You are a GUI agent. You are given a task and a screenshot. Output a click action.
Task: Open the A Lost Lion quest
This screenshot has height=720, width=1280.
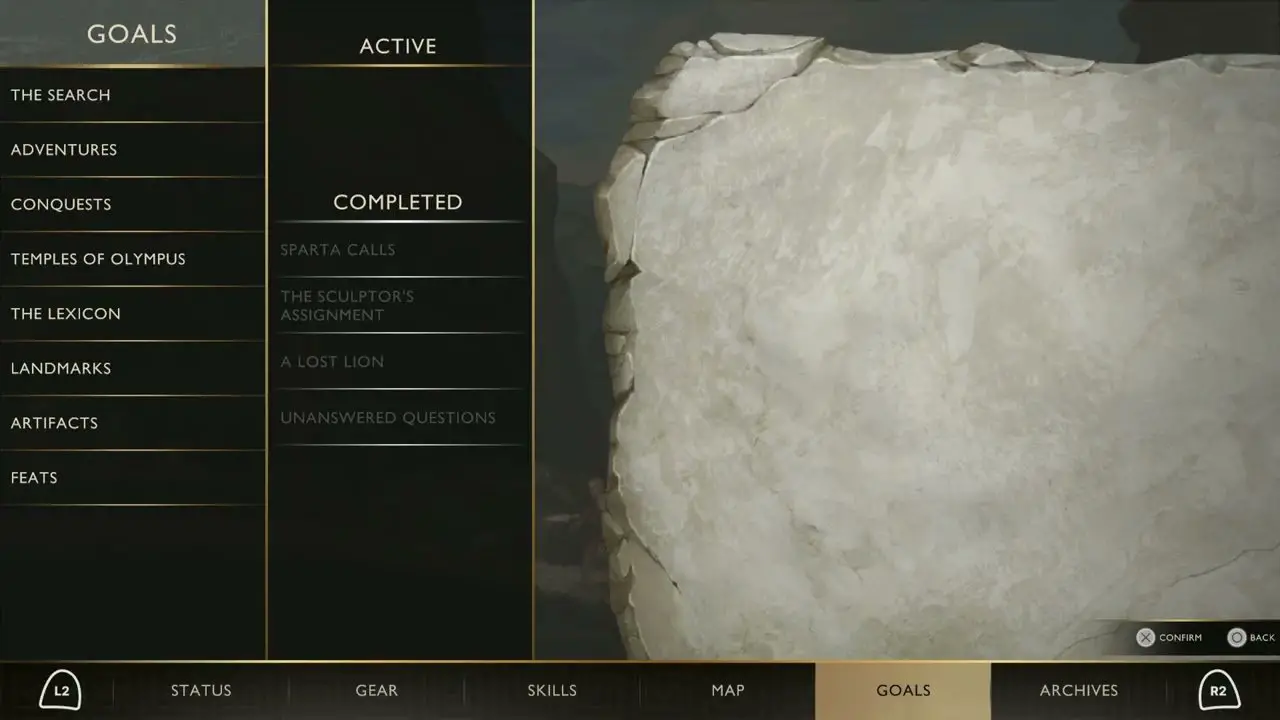(332, 362)
